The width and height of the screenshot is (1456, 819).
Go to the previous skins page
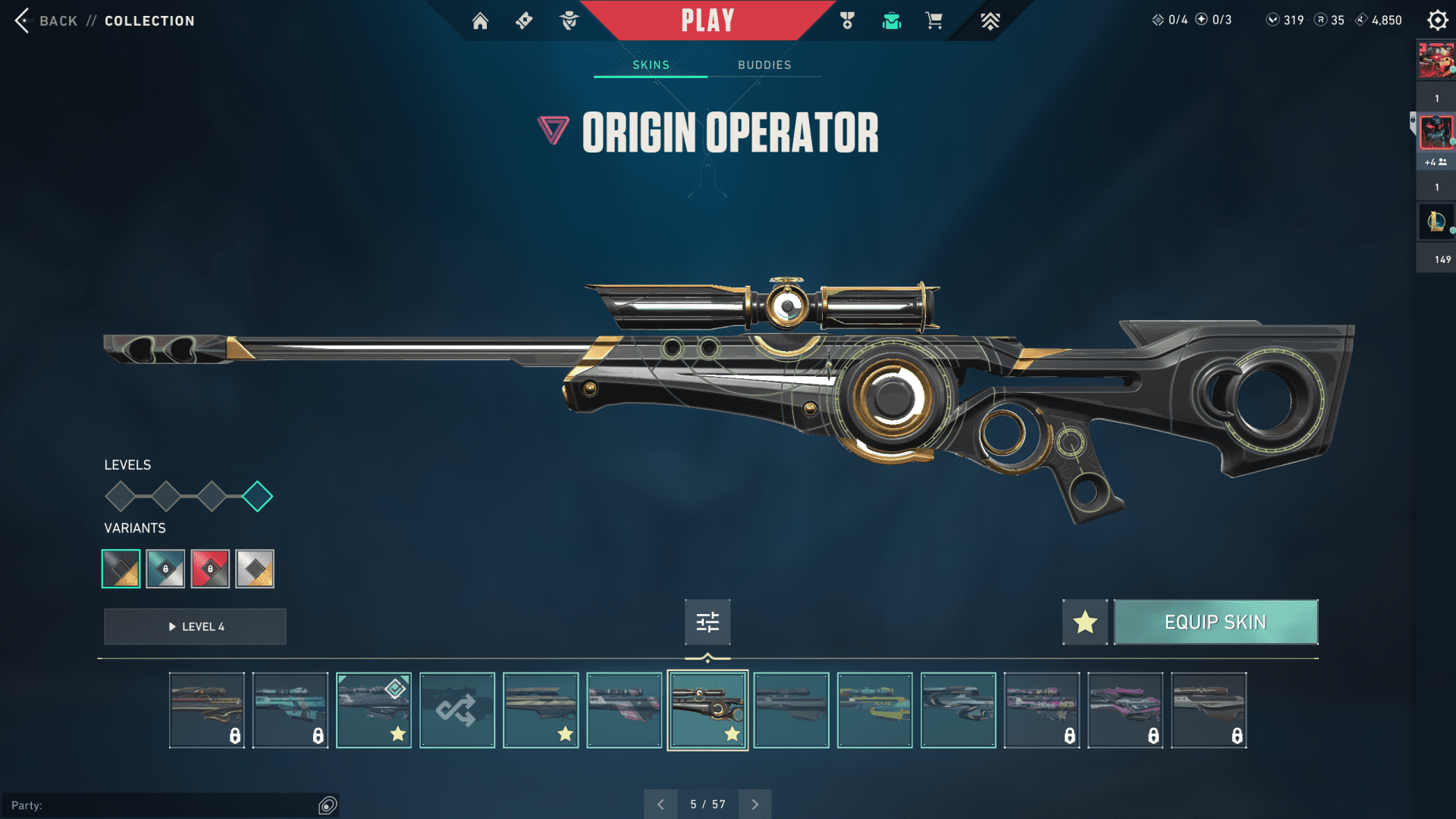pyautogui.click(x=661, y=805)
